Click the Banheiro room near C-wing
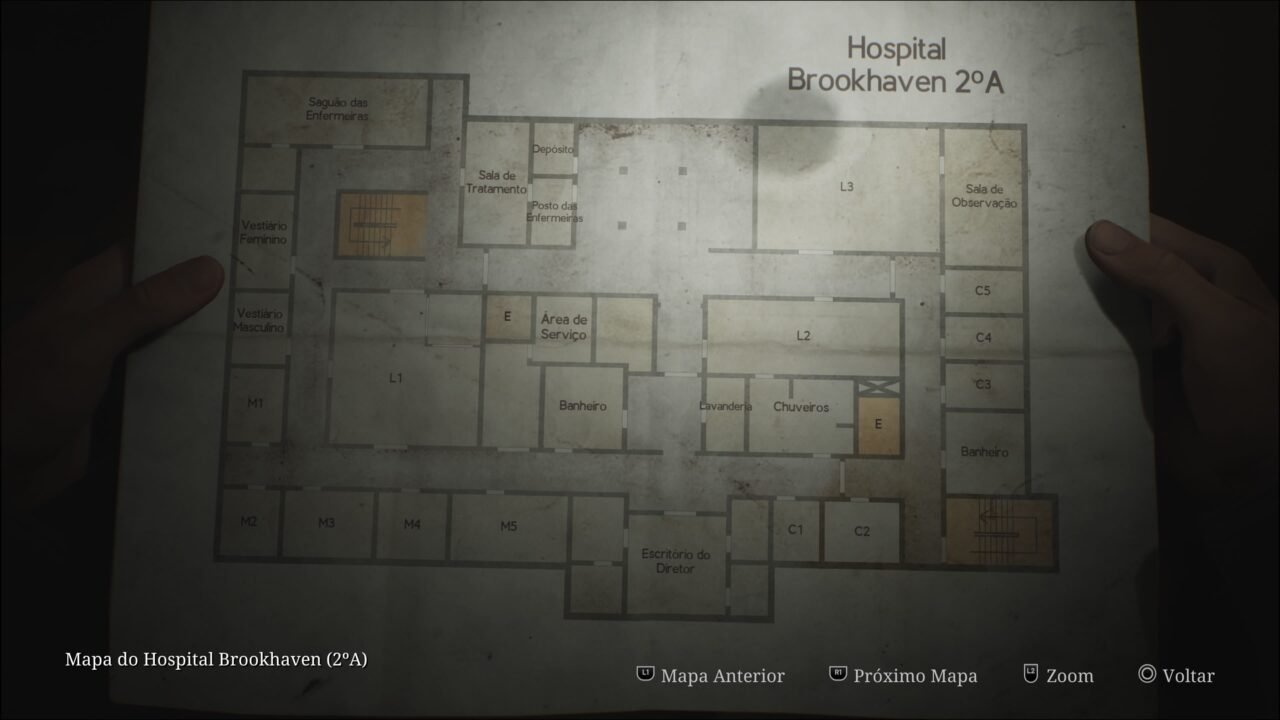 point(986,451)
